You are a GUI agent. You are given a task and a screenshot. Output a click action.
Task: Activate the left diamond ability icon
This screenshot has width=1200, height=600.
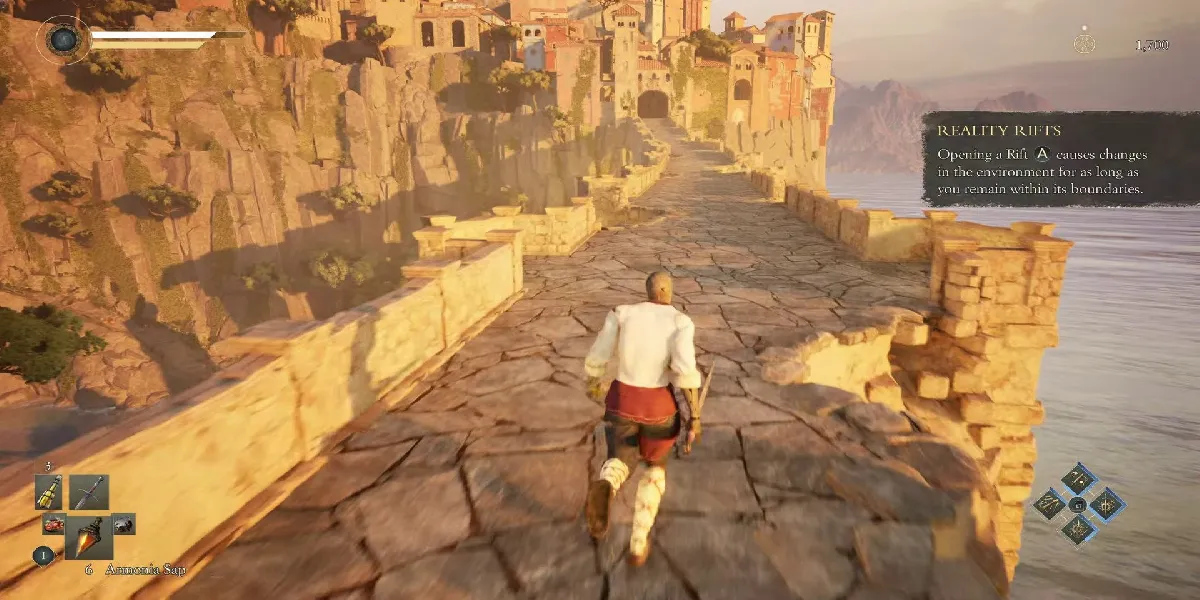pyautogui.click(x=1050, y=504)
